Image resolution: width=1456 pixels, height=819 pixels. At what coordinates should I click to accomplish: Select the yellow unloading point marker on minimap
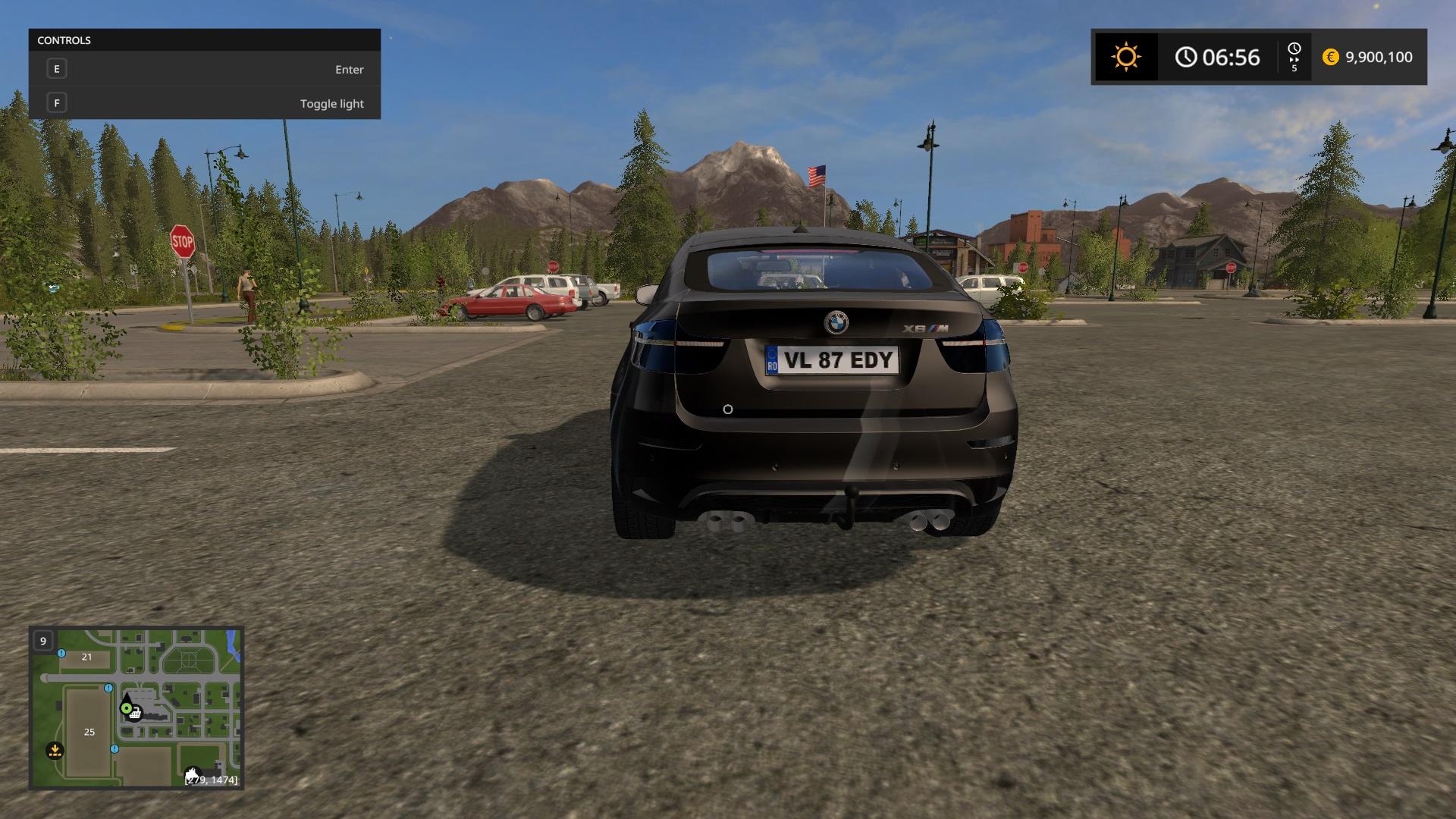point(55,750)
